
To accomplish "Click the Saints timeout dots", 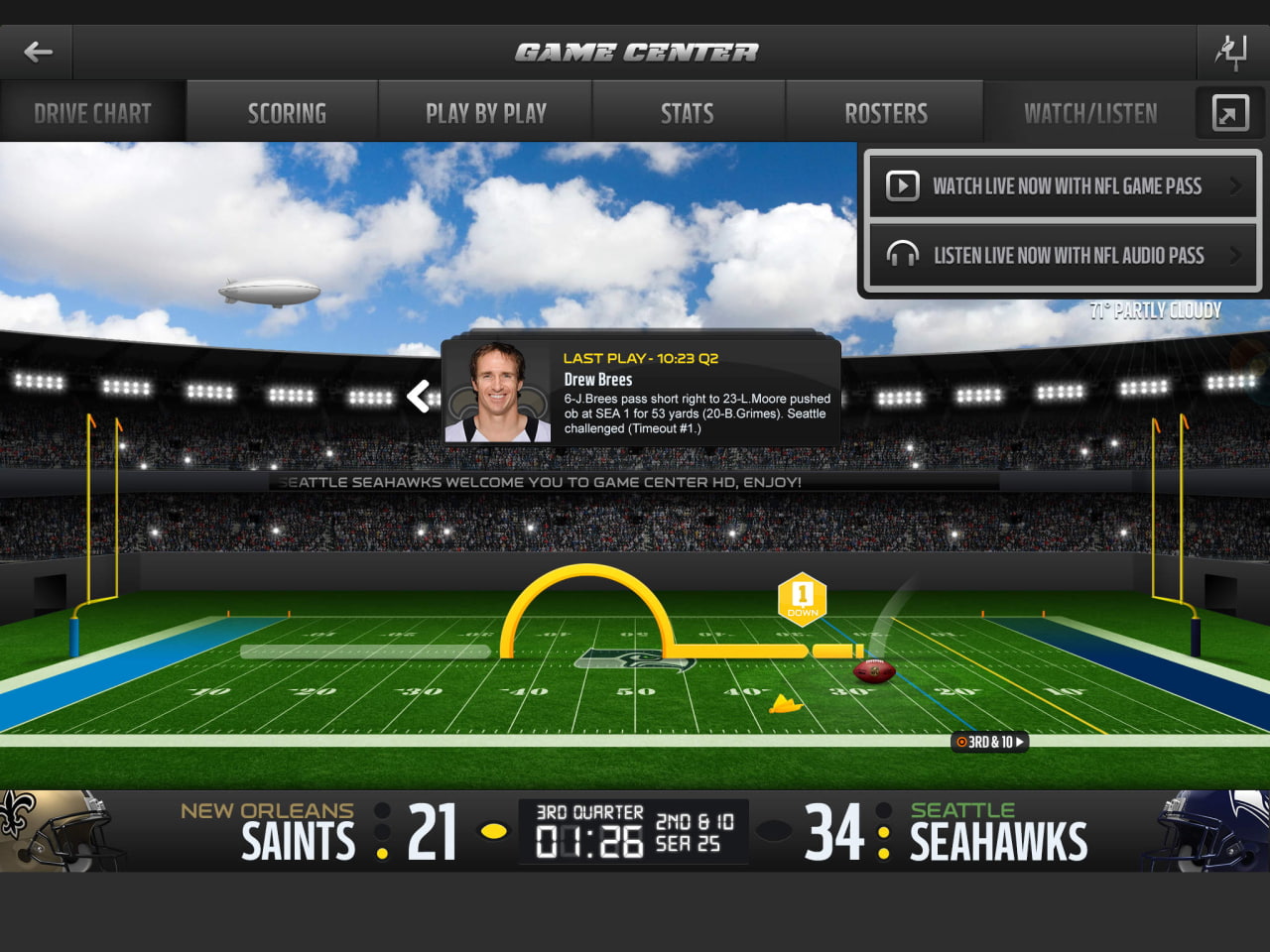I will pos(381,829).
